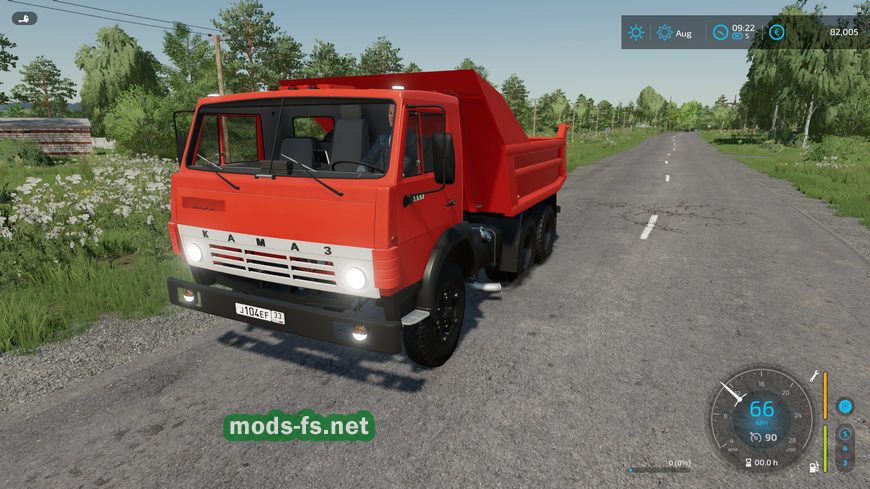Click the wrench damage indicator icon

(813, 376)
